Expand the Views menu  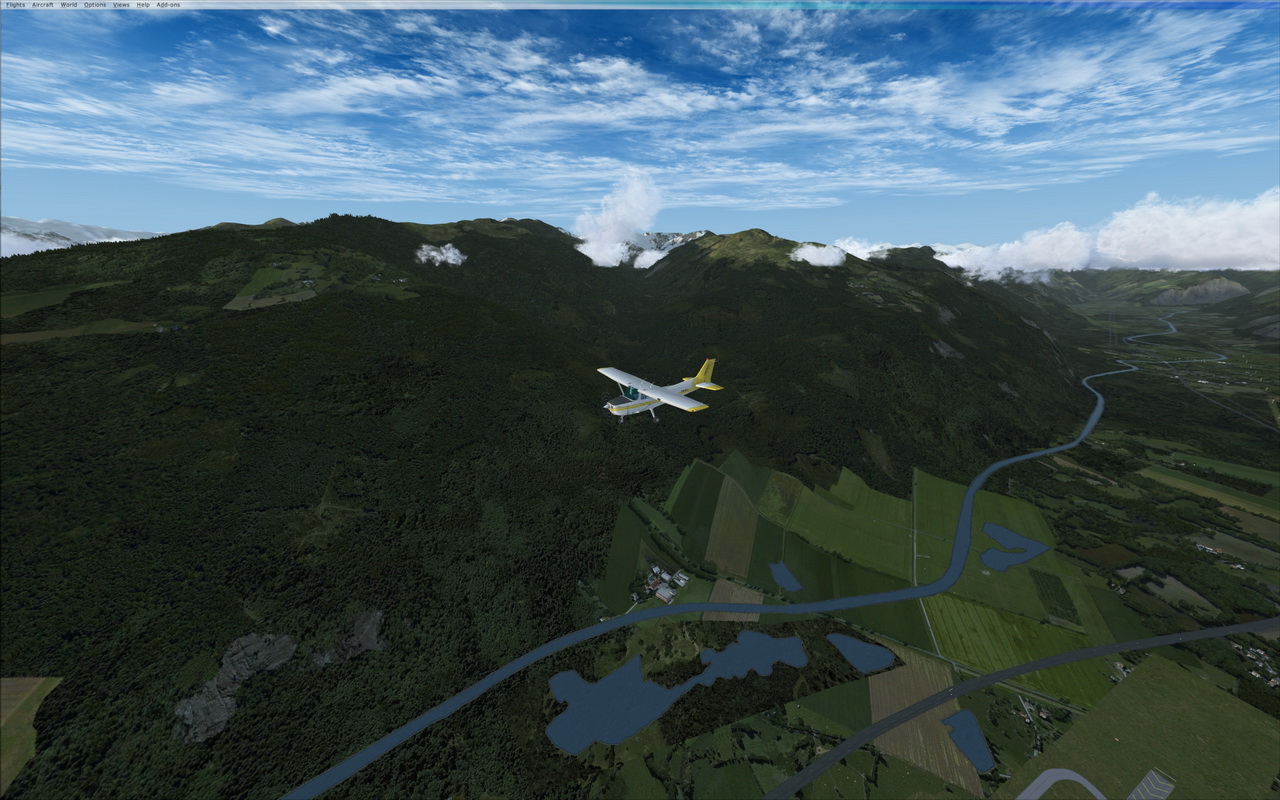121,5
